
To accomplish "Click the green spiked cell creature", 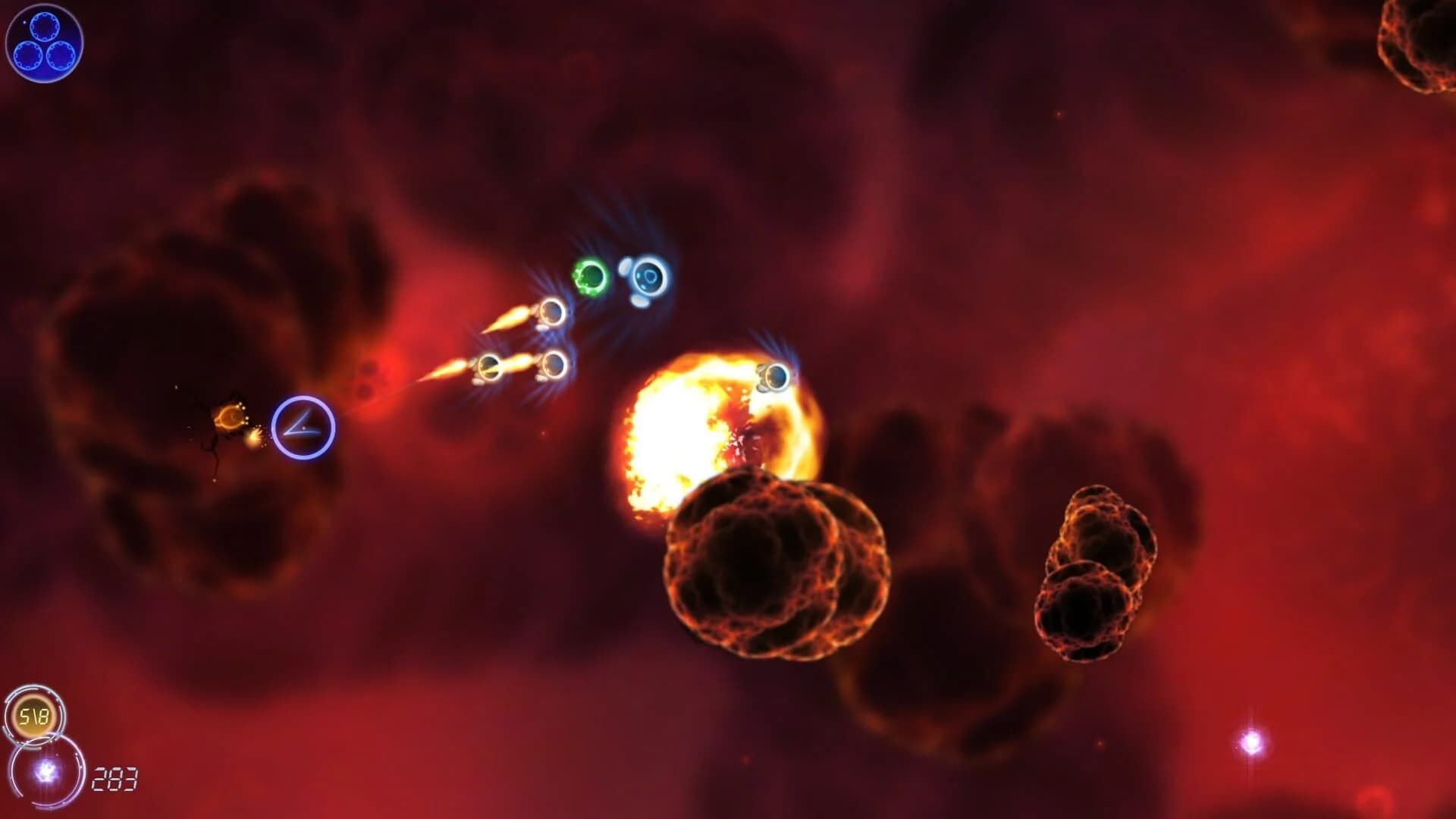I will pyautogui.click(x=590, y=276).
